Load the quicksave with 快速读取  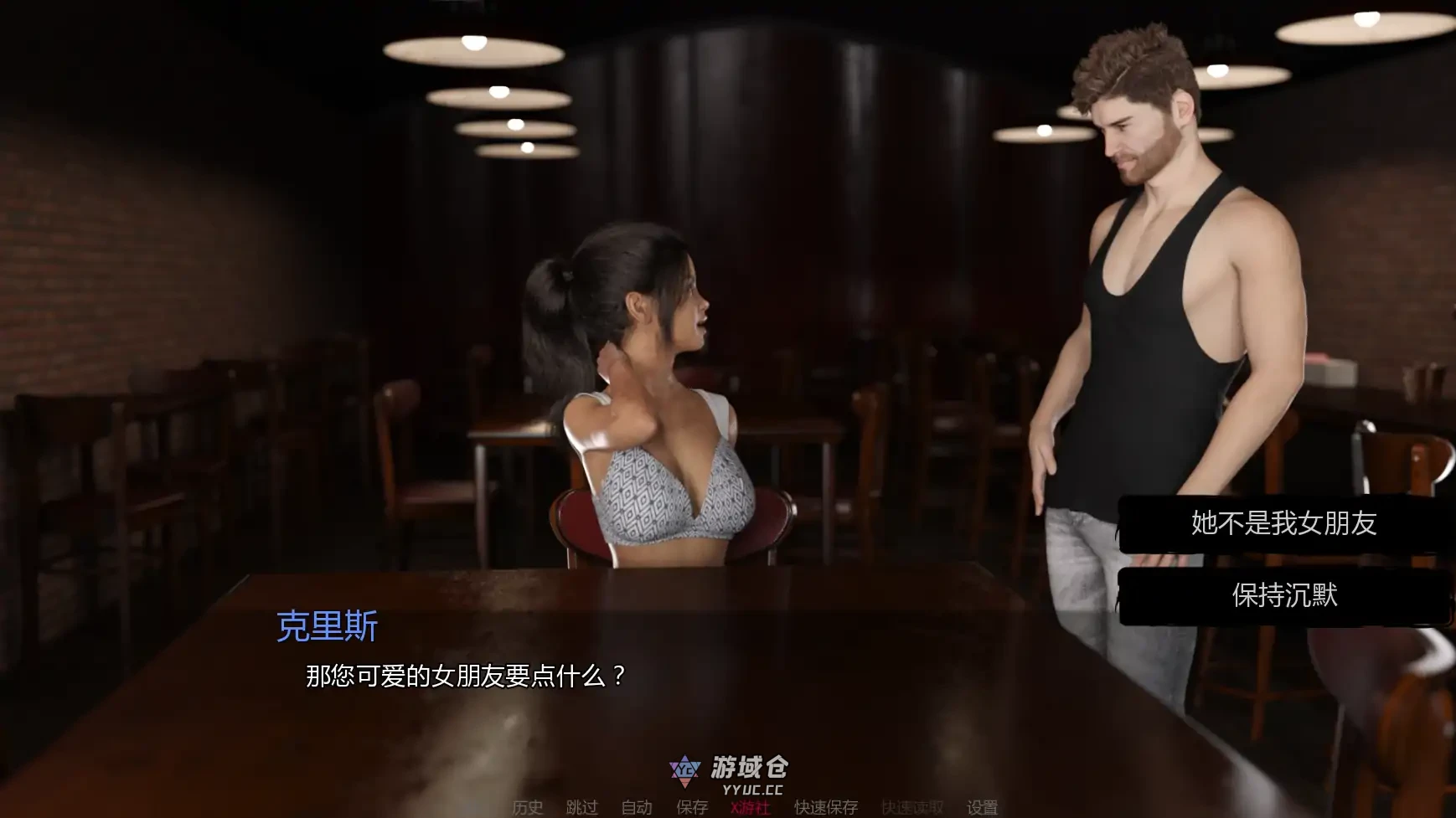click(911, 808)
